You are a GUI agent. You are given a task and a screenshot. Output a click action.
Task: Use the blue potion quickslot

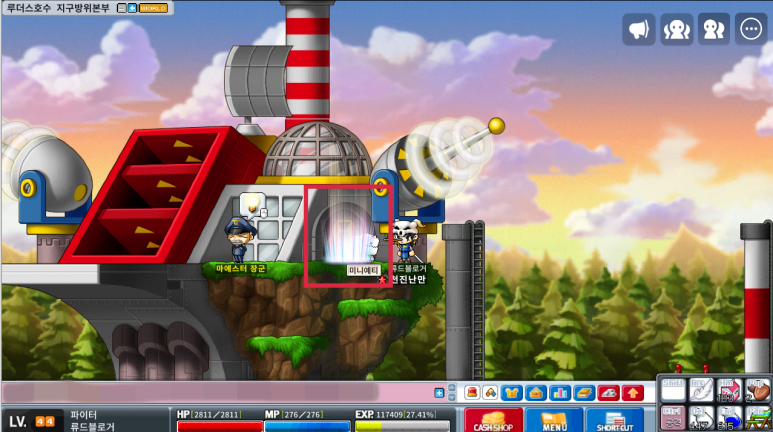tap(729, 418)
